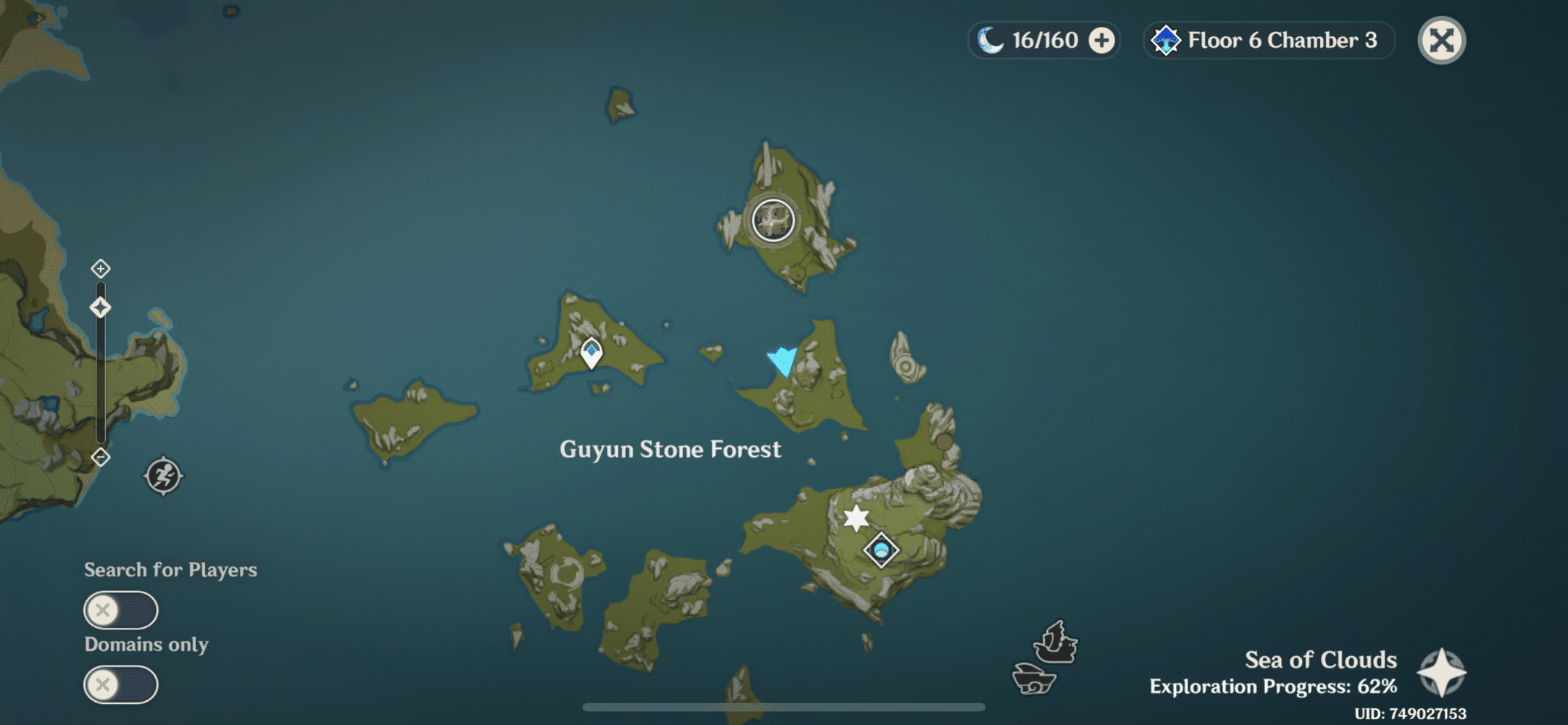Enable the Search for Players toggle
The image size is (1568, 725).
(120, 610)
